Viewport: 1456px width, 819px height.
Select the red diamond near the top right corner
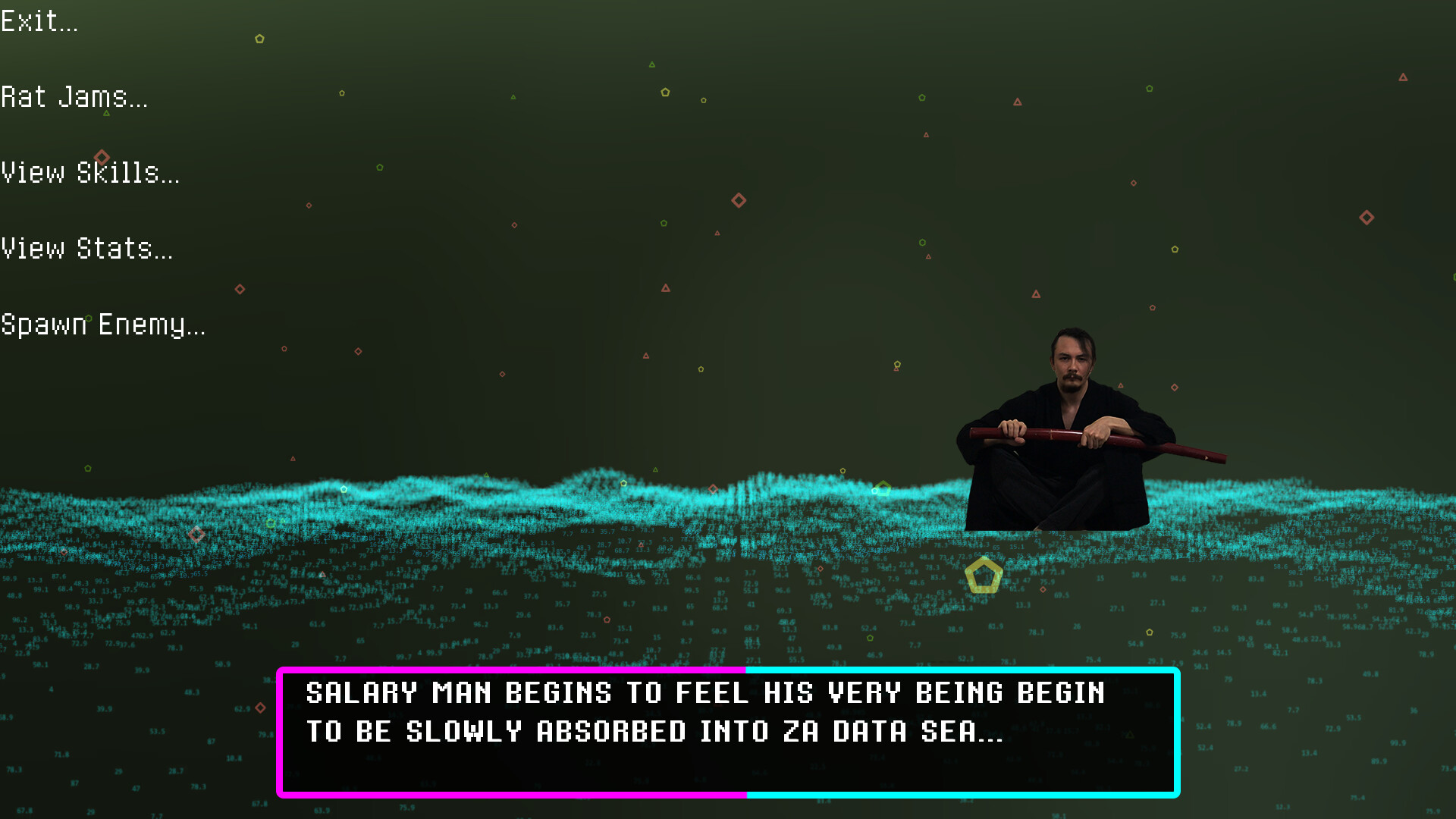(1367, 218)
